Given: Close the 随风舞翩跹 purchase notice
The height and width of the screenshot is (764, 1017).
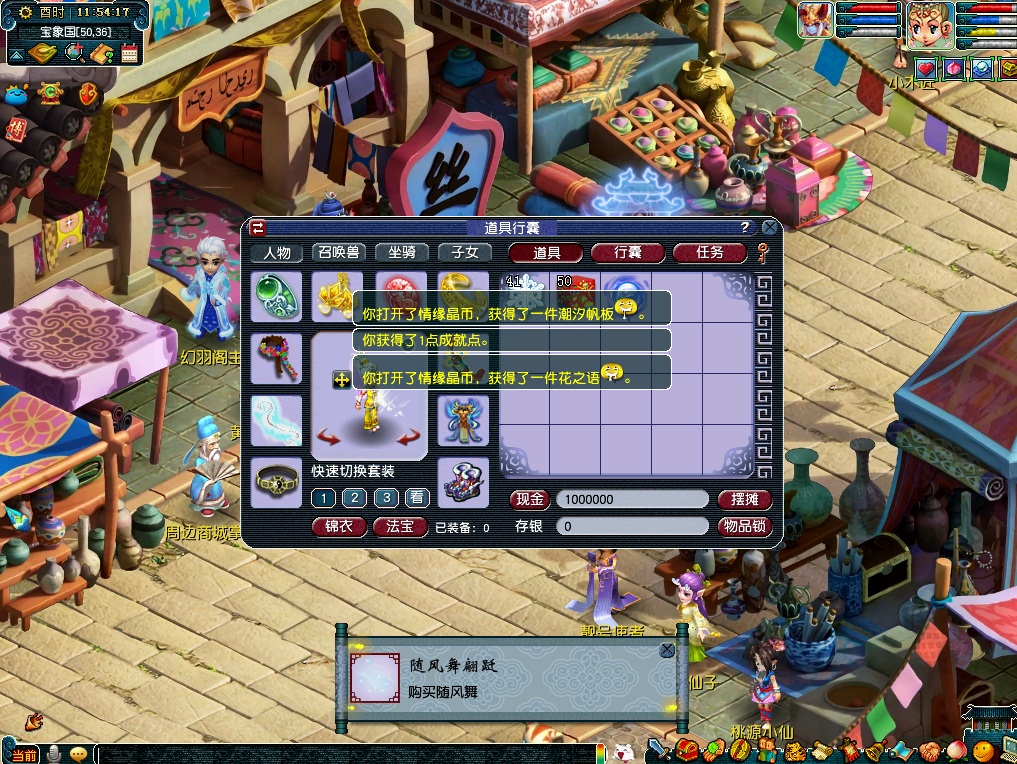Looking at the screenshot, I should pos(667,651).
